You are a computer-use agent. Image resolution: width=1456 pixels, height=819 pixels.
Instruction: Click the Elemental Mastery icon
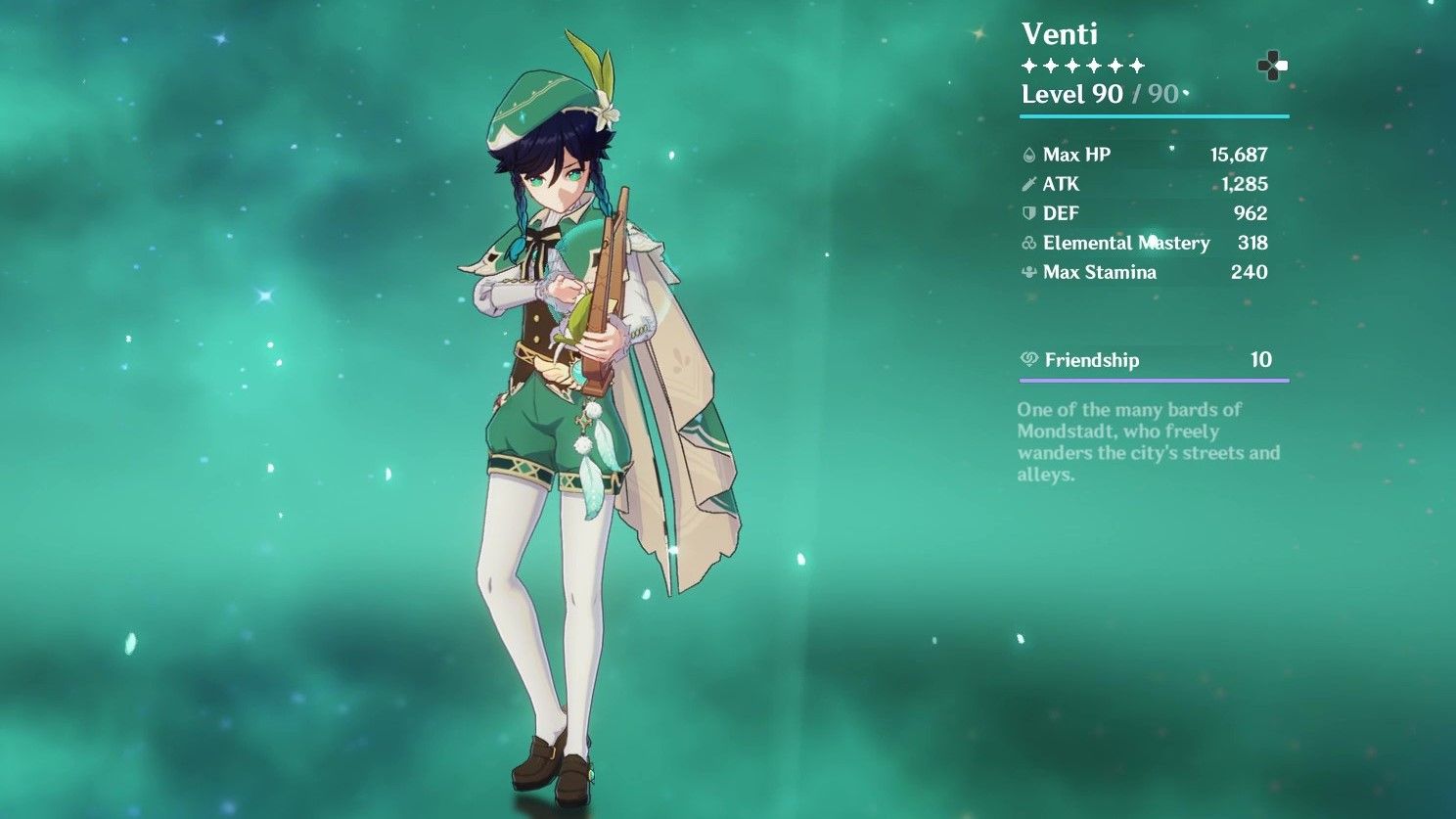pyautogui.click(x=1028, y=243)
